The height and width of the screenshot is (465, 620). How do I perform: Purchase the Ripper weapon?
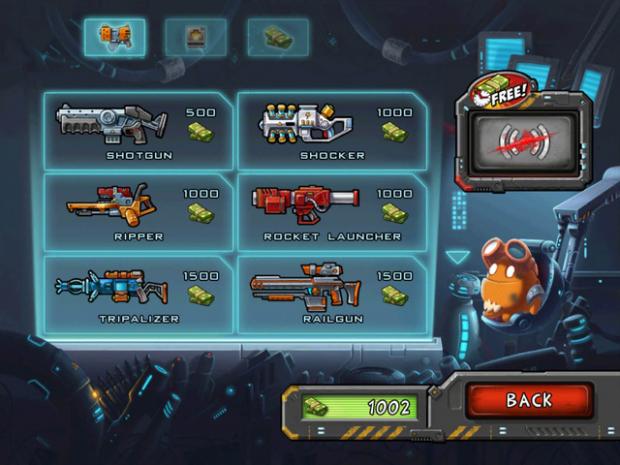click(x=137, y=211)
